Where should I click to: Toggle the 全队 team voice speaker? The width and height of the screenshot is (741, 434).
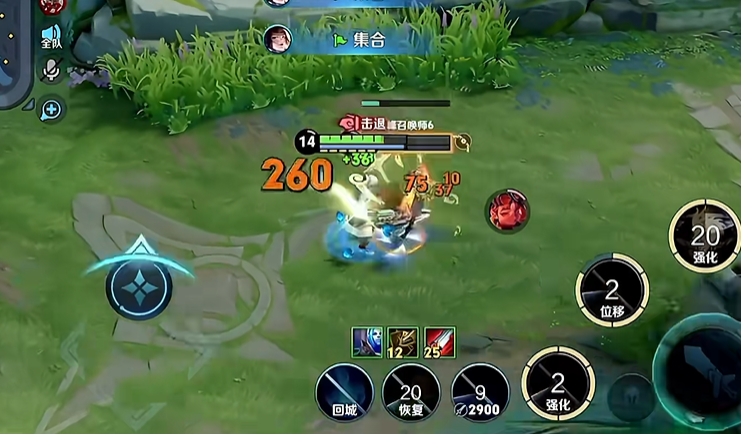point(51,36)
